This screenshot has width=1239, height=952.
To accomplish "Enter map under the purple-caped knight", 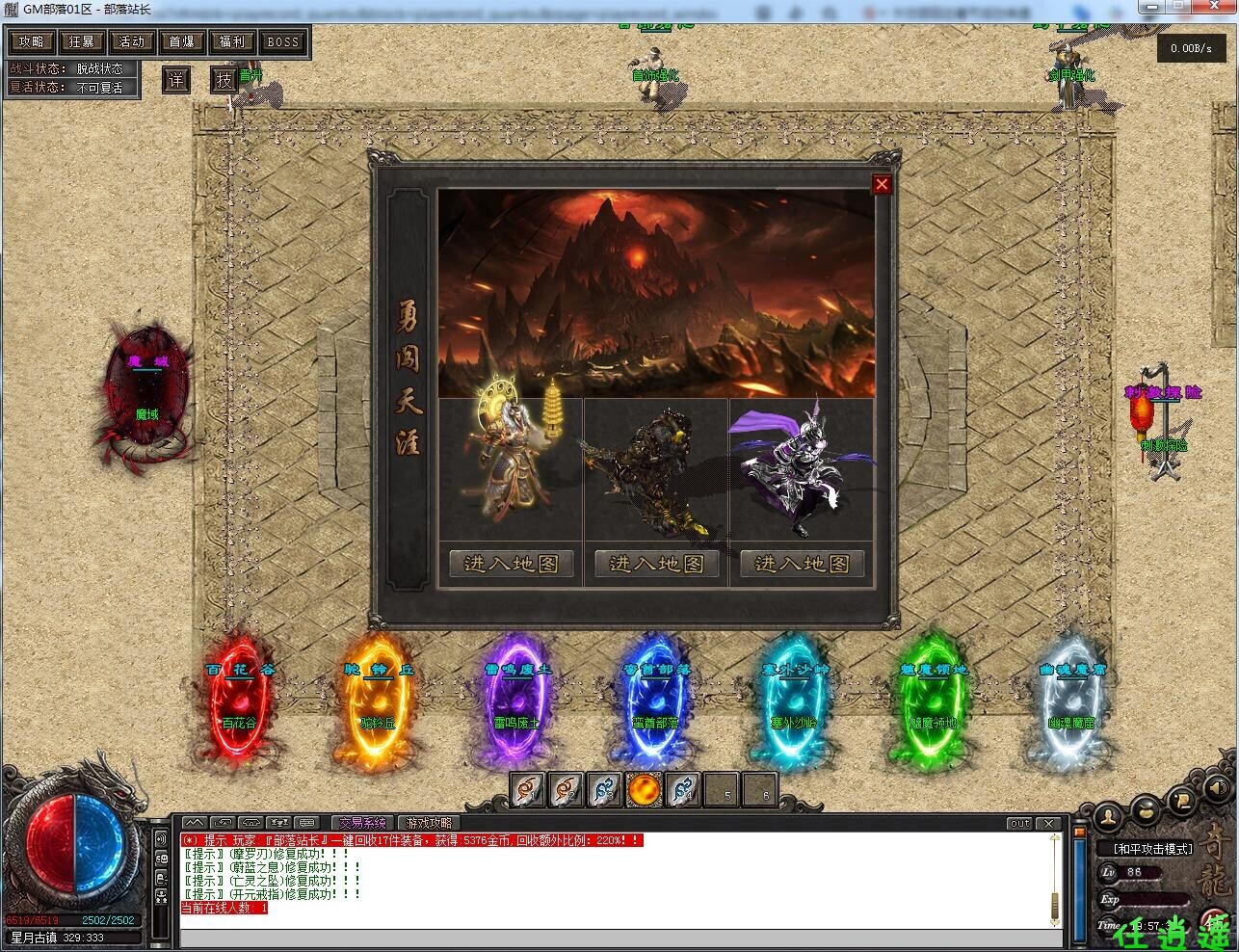I will 802,564.
